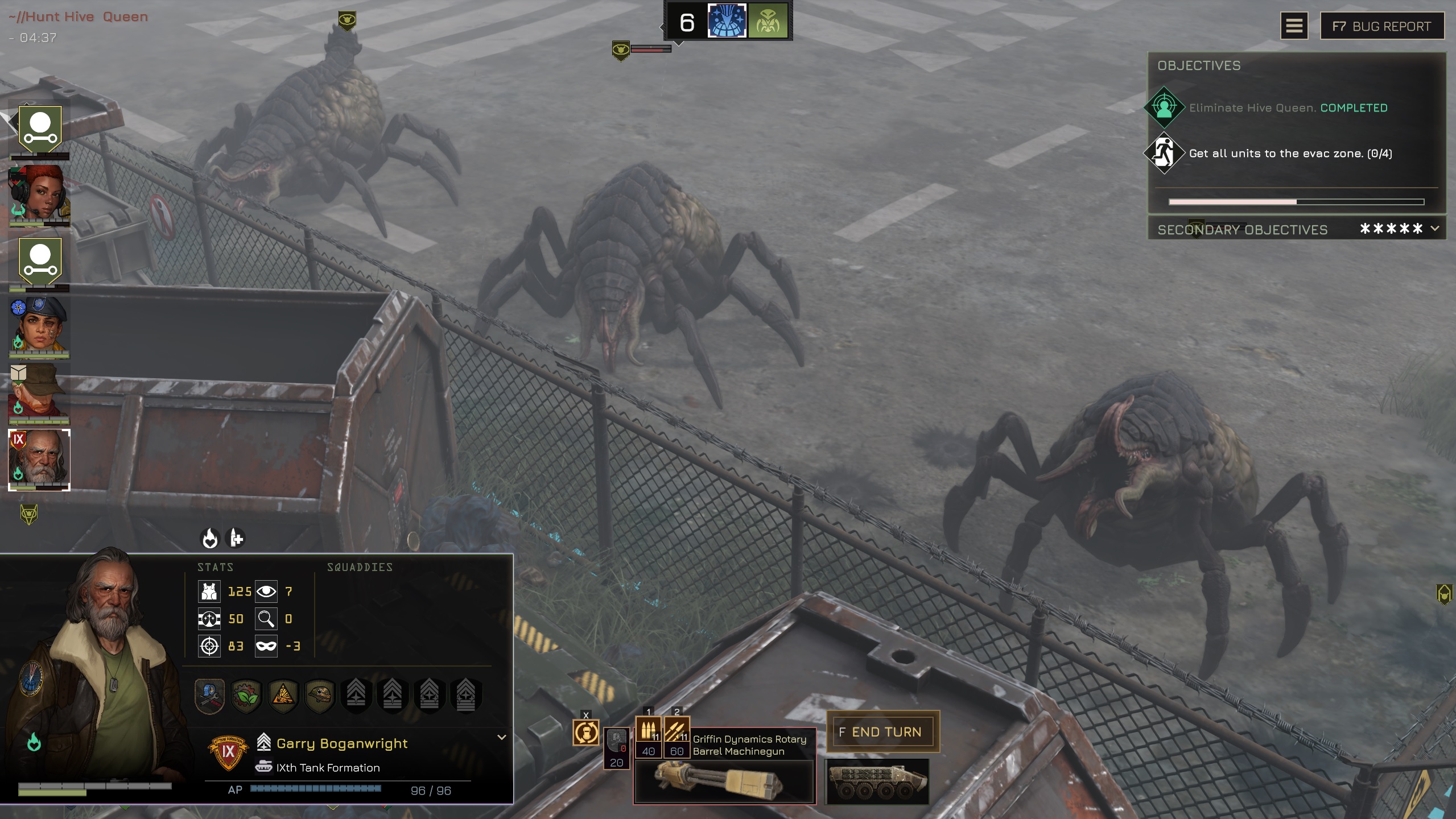
Task: Open the hamburger main menu
Action: 1294,26
